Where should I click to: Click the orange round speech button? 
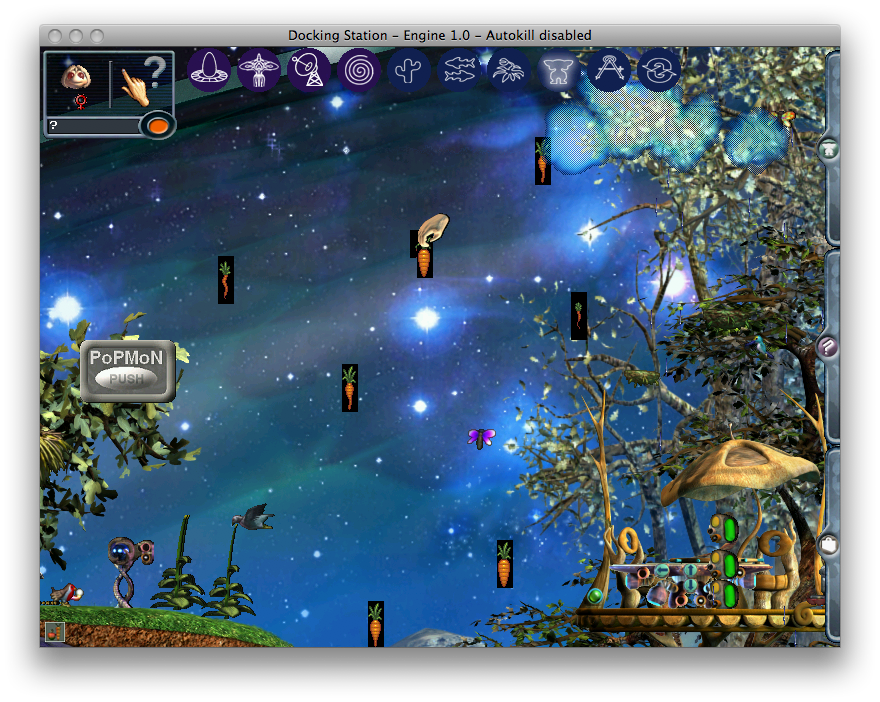pos(158,126)
